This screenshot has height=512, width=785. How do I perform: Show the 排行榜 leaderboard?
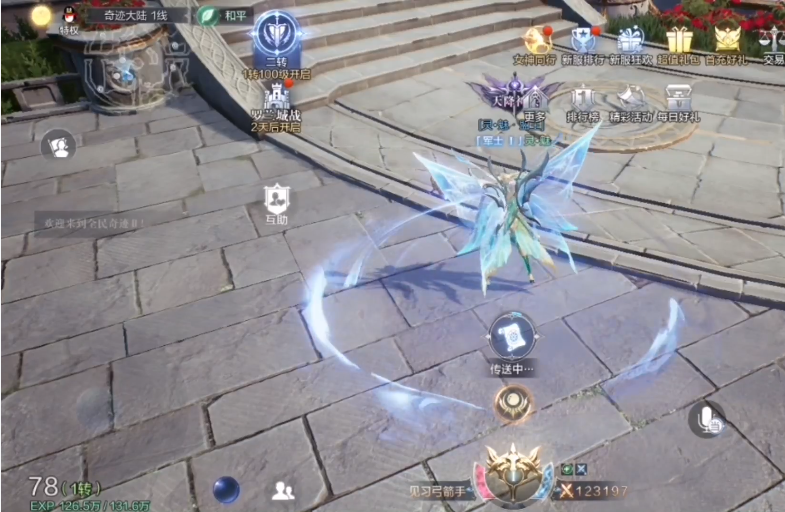point(584,99)
